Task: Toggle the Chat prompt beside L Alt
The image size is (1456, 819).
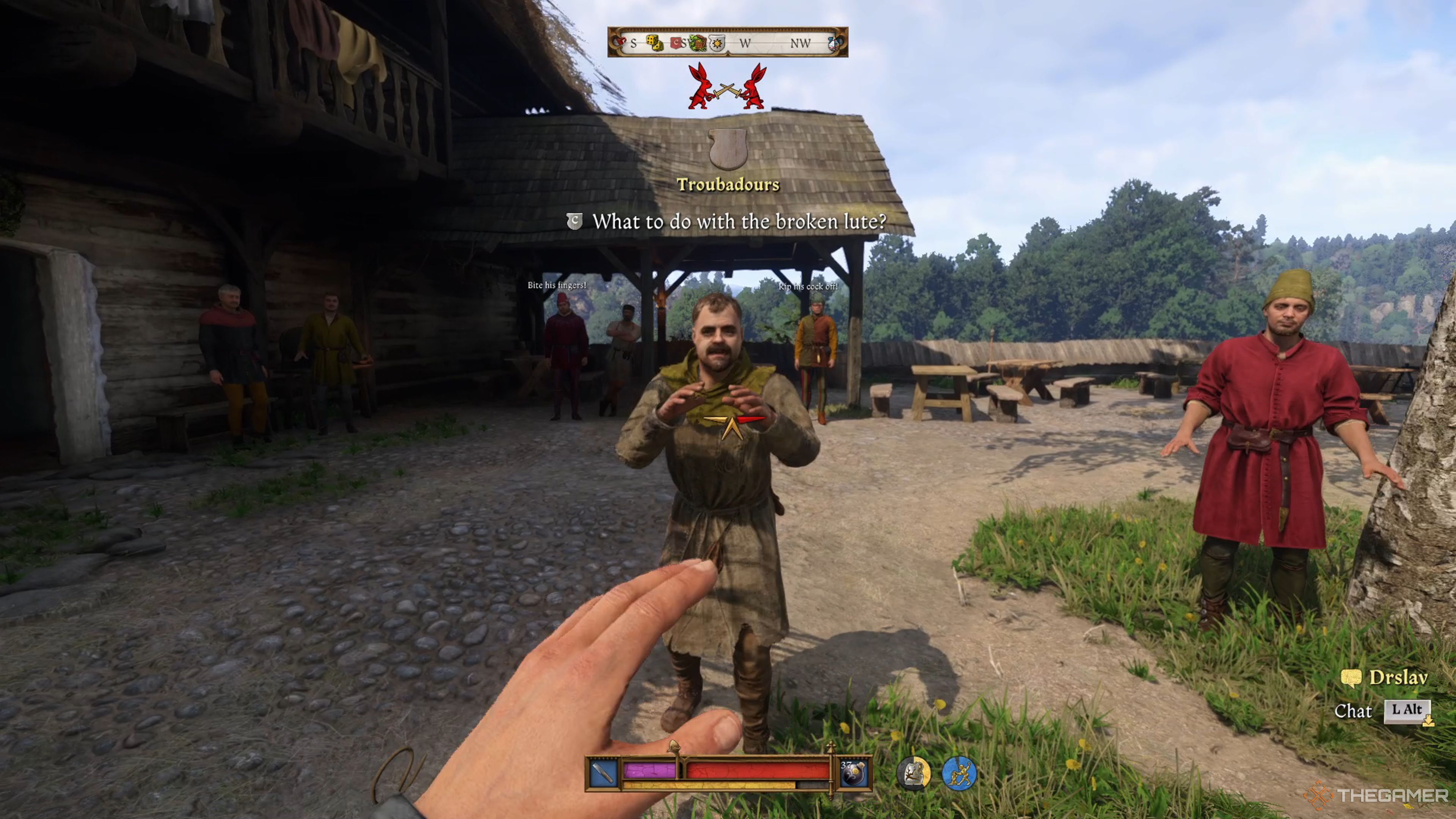Action: tap(1354, 712)
